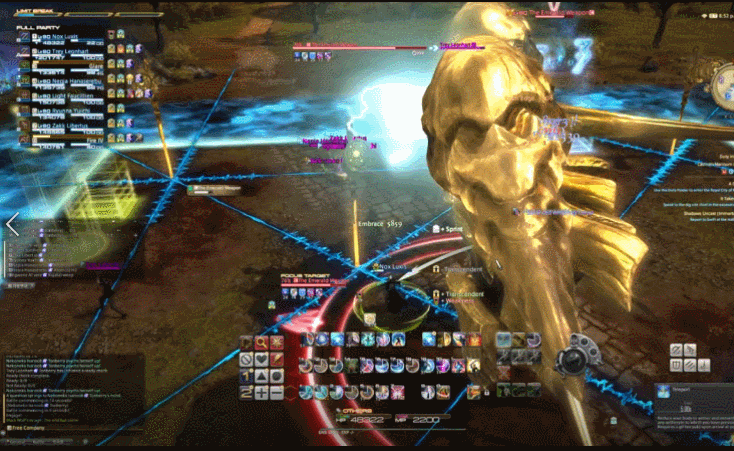Screen dimensions: 734x451
Task: Select the prohibition circle marker icon
Action: click(x=246, y=358)
